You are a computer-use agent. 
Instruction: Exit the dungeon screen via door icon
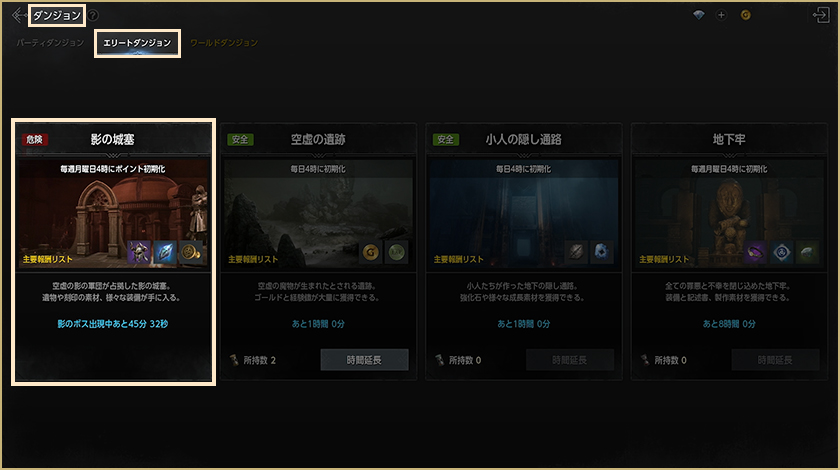point(822,15)
